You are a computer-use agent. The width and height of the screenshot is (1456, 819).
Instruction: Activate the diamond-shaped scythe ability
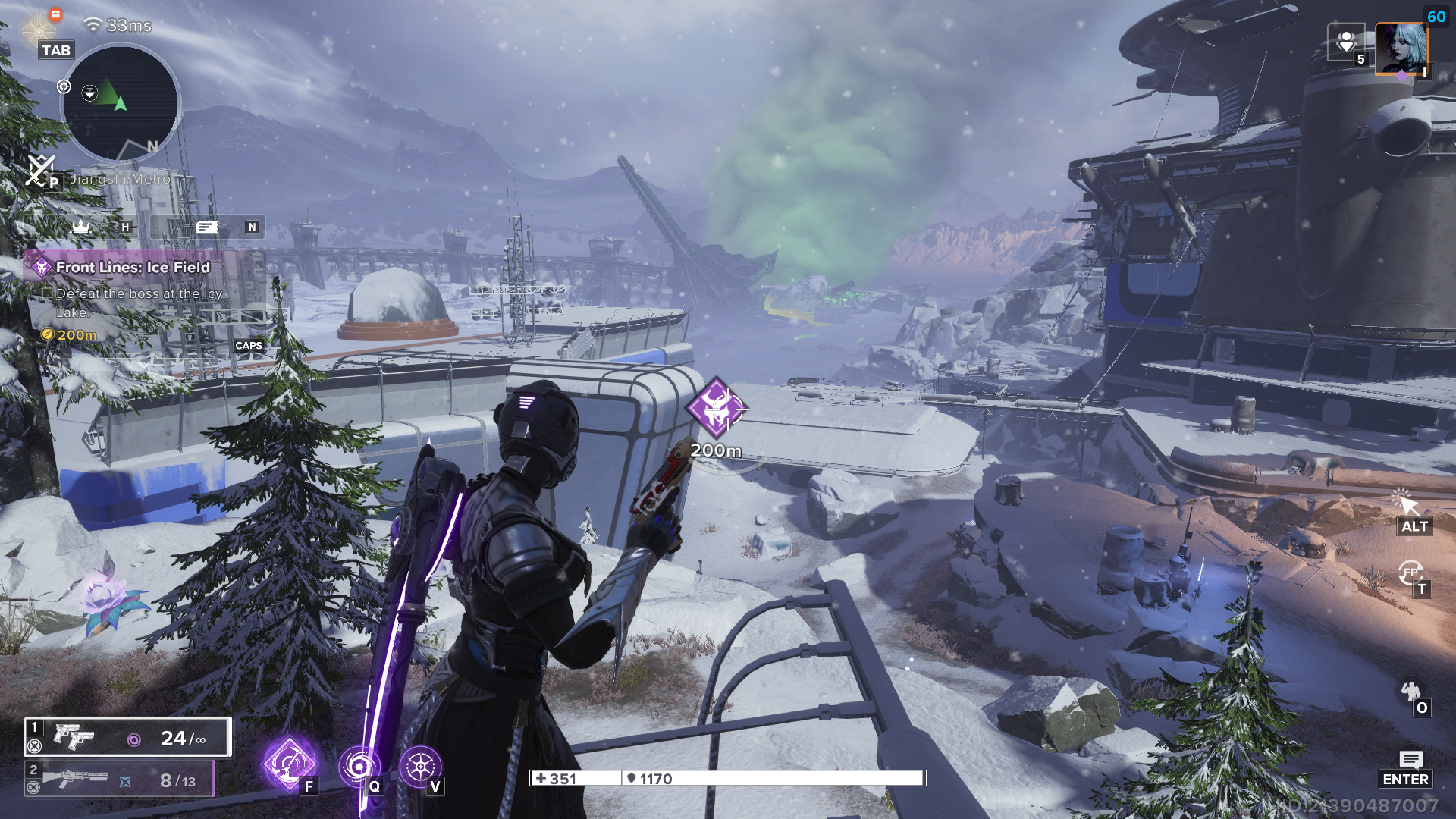pos(289,764)
